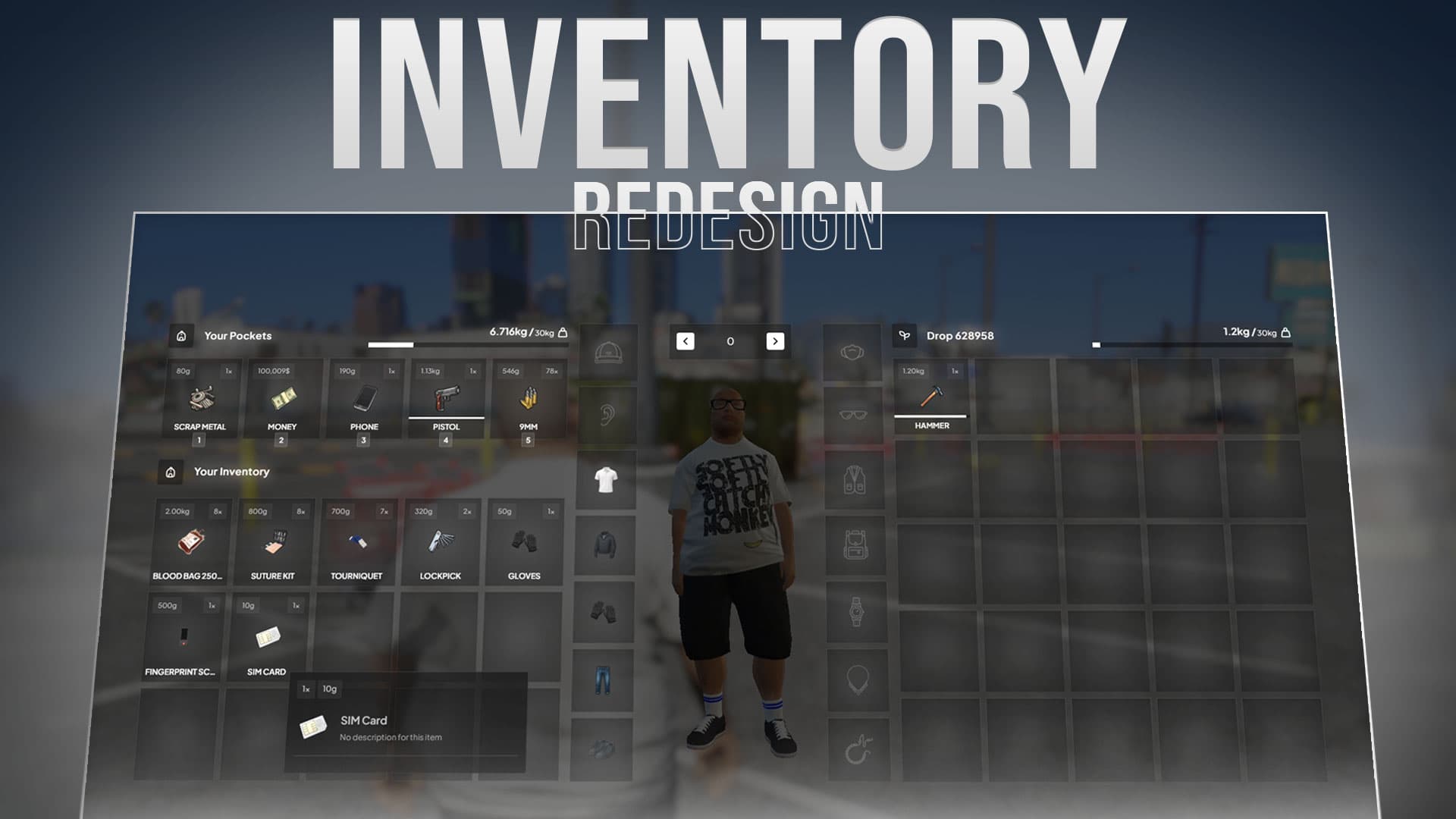The width and height of the screenshot is (1456, 819).
Task: Click the SIM Card inventory slot
Action: 267,637
